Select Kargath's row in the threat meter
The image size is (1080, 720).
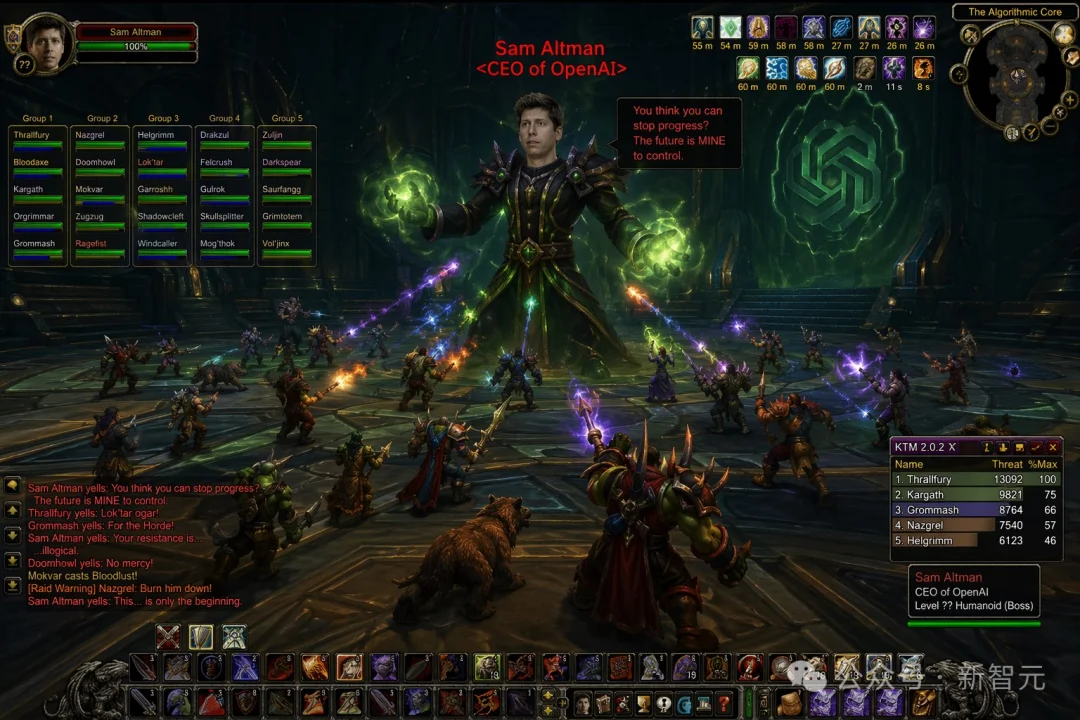[x=975, y=495]
